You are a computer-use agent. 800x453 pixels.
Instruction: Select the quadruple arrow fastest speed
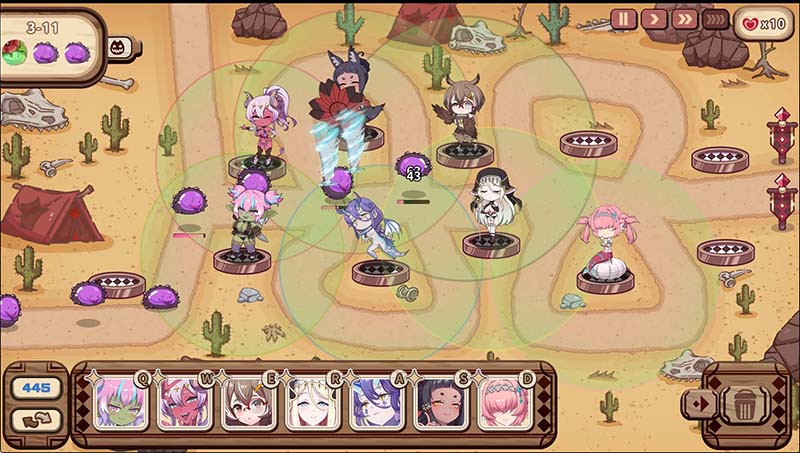pyautogui.click(x=715, y=19)
